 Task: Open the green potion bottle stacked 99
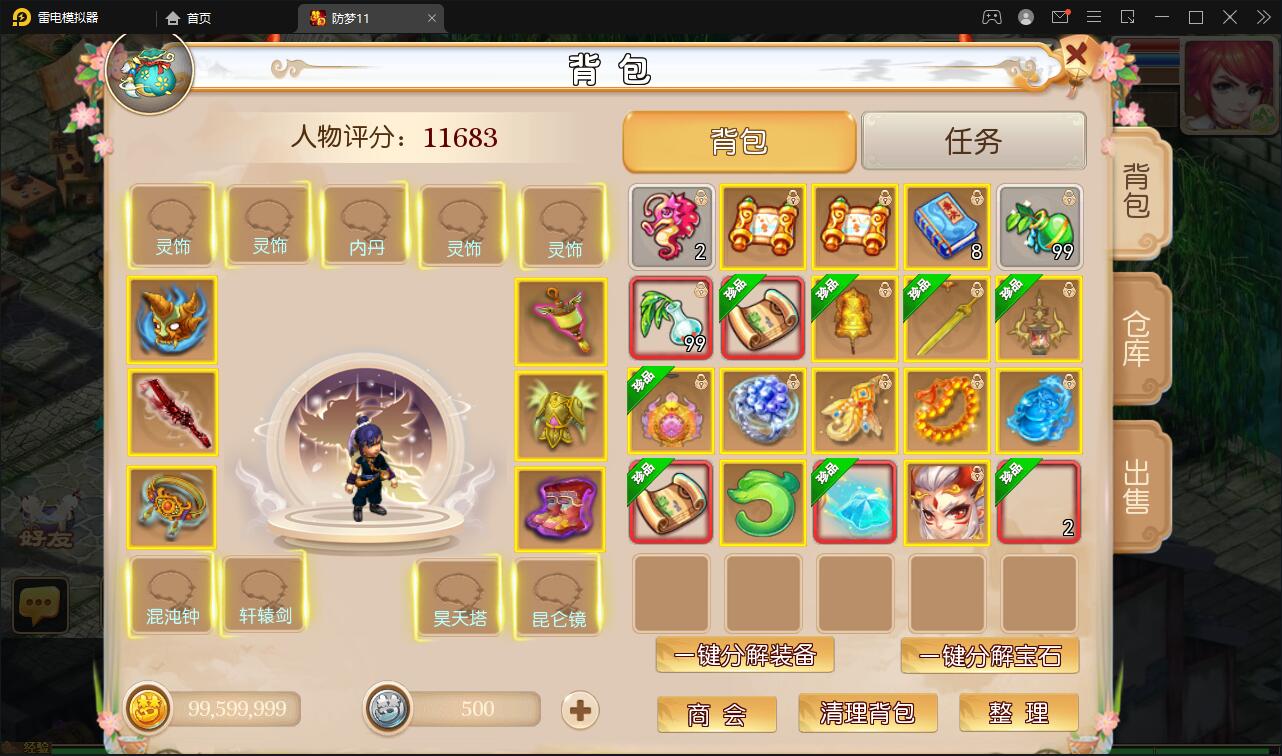1038,227
